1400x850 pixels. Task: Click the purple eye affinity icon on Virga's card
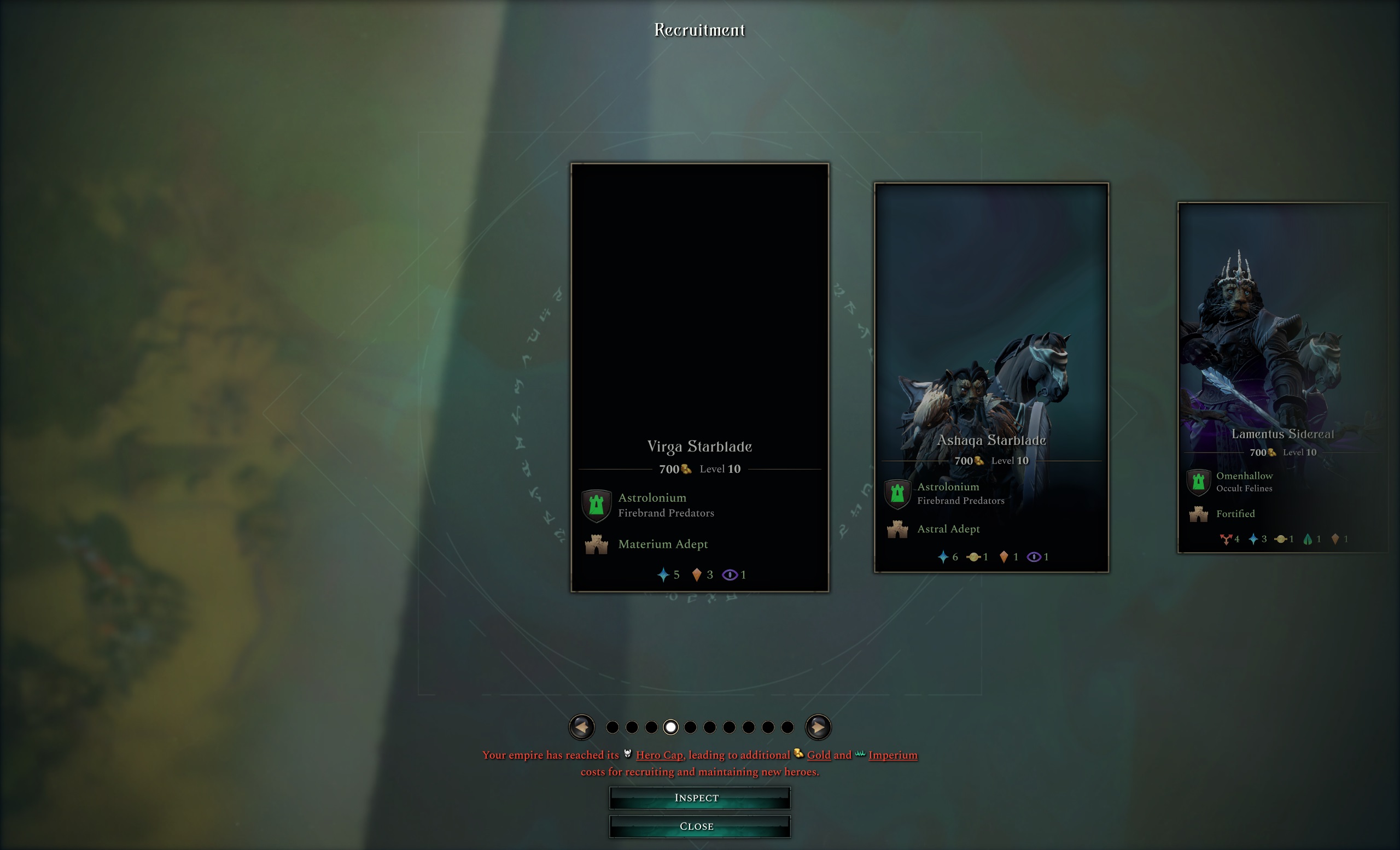(729, 575)
